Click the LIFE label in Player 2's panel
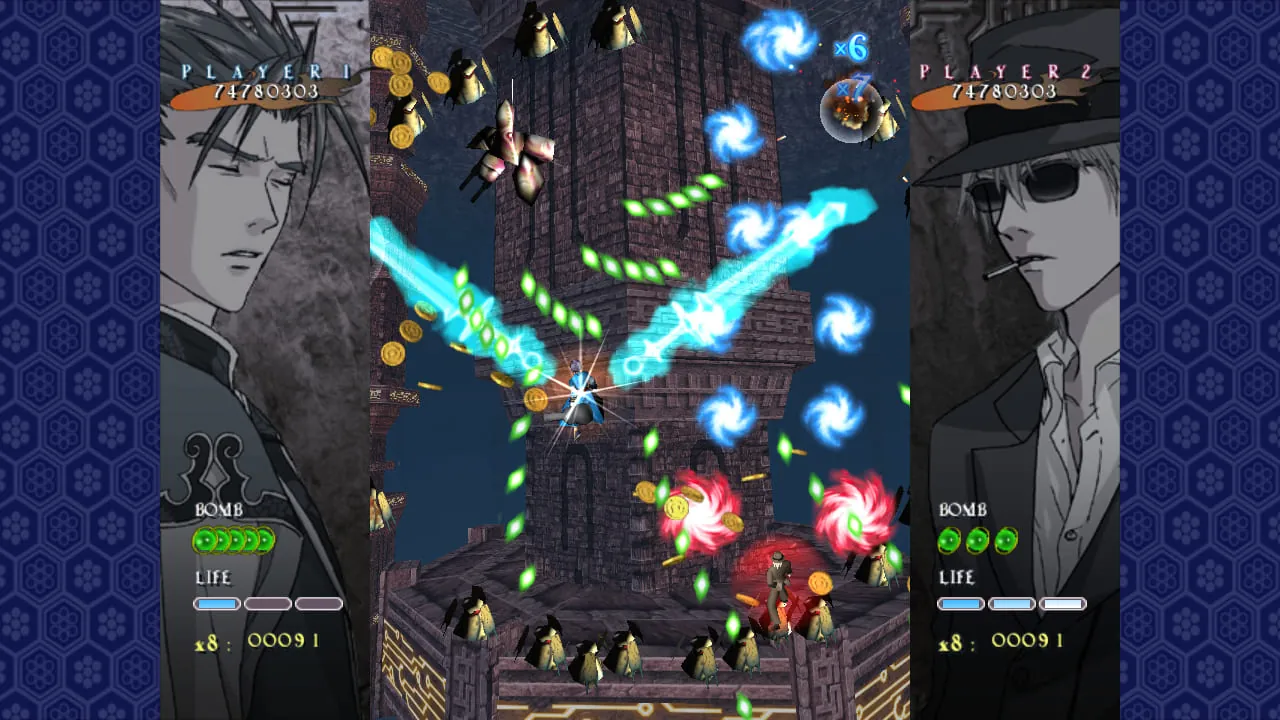Viewport: 1280px width, 720px height. tap(957, 578)
